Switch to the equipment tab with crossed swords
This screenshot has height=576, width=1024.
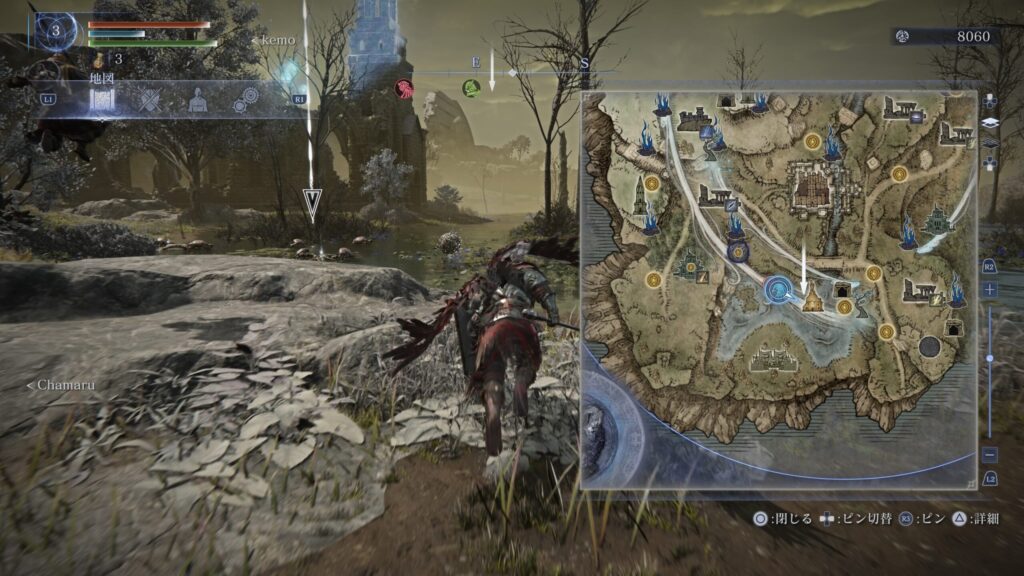tap(150, 100)
